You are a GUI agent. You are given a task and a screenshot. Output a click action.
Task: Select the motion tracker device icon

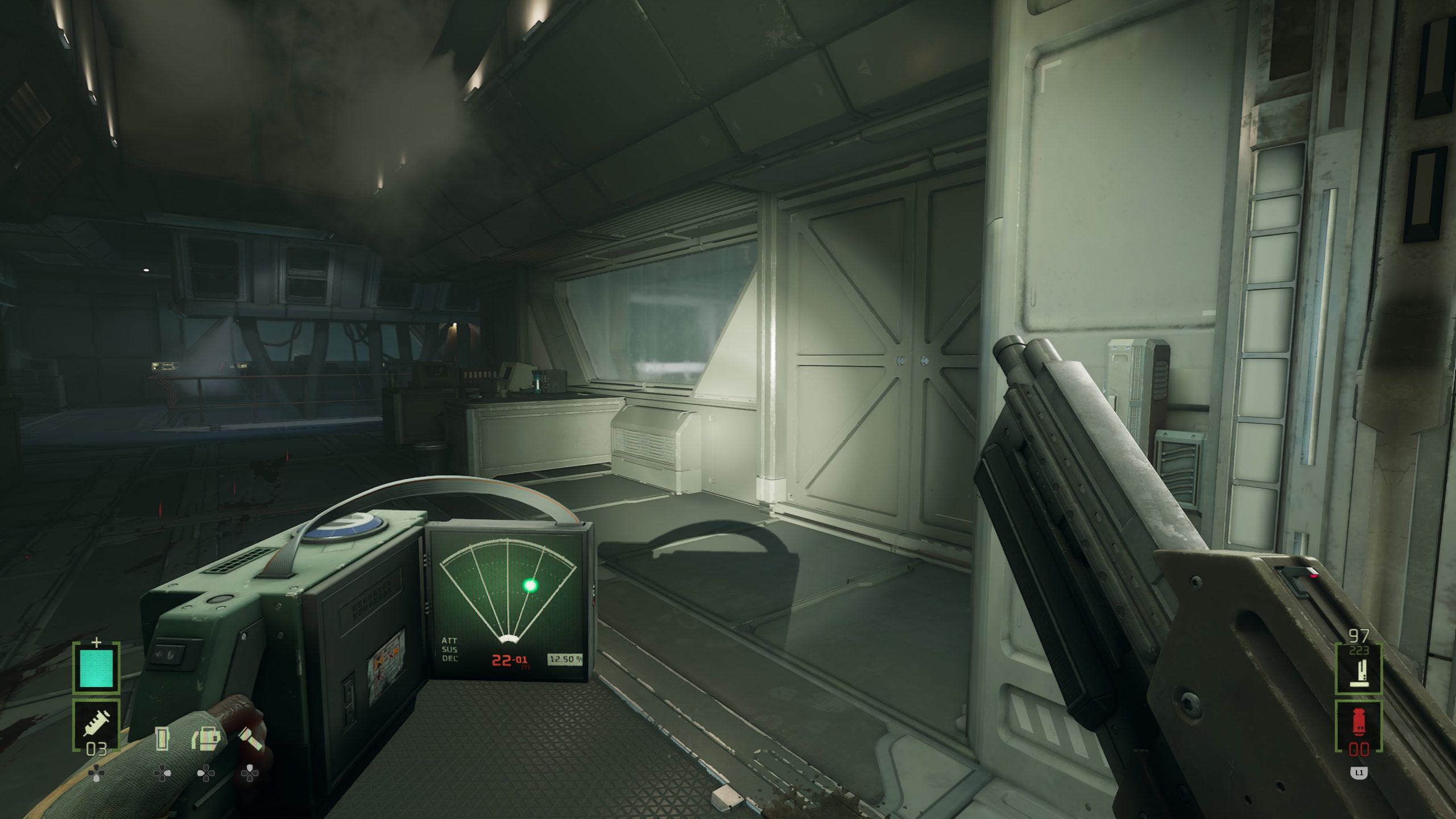[x=206, y=739]
